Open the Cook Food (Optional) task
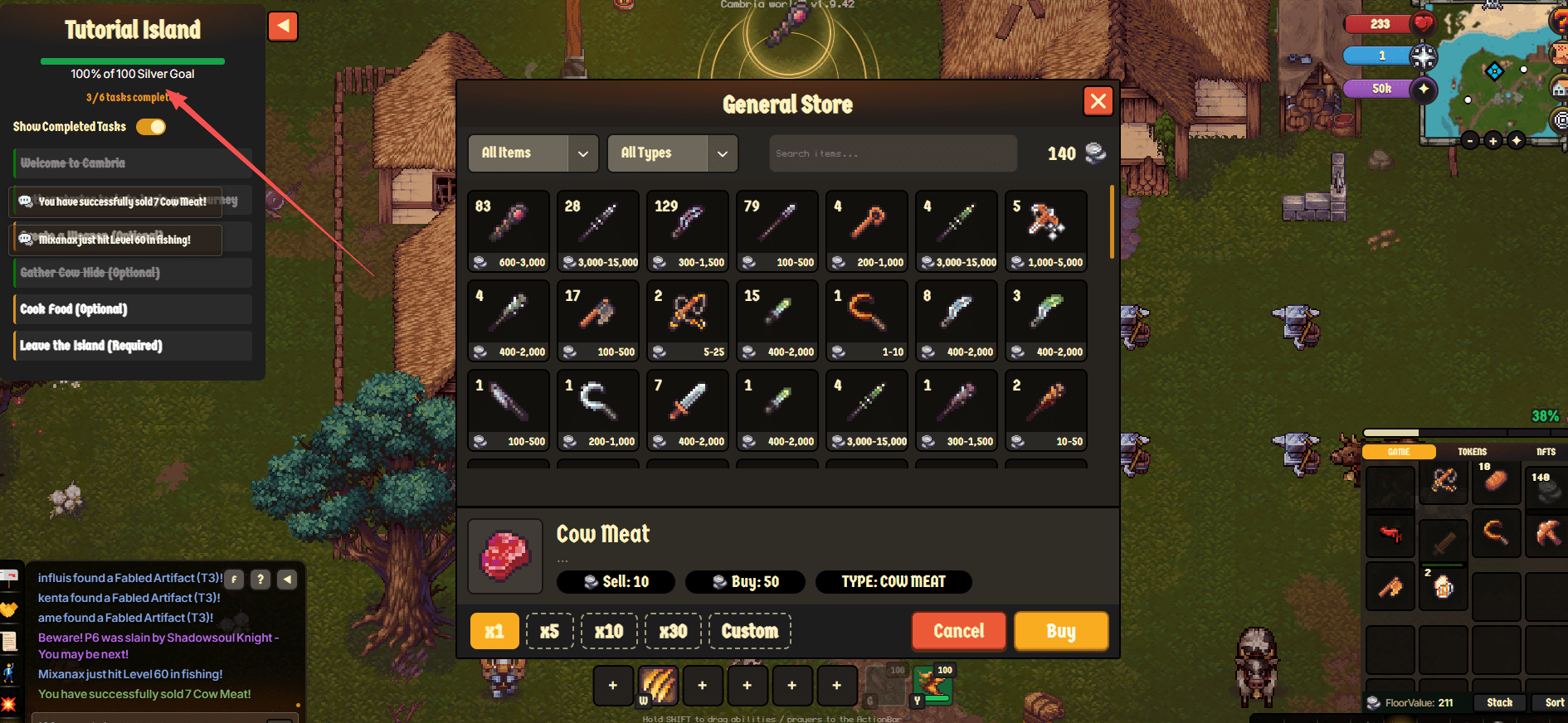 [x=133, y=309]
